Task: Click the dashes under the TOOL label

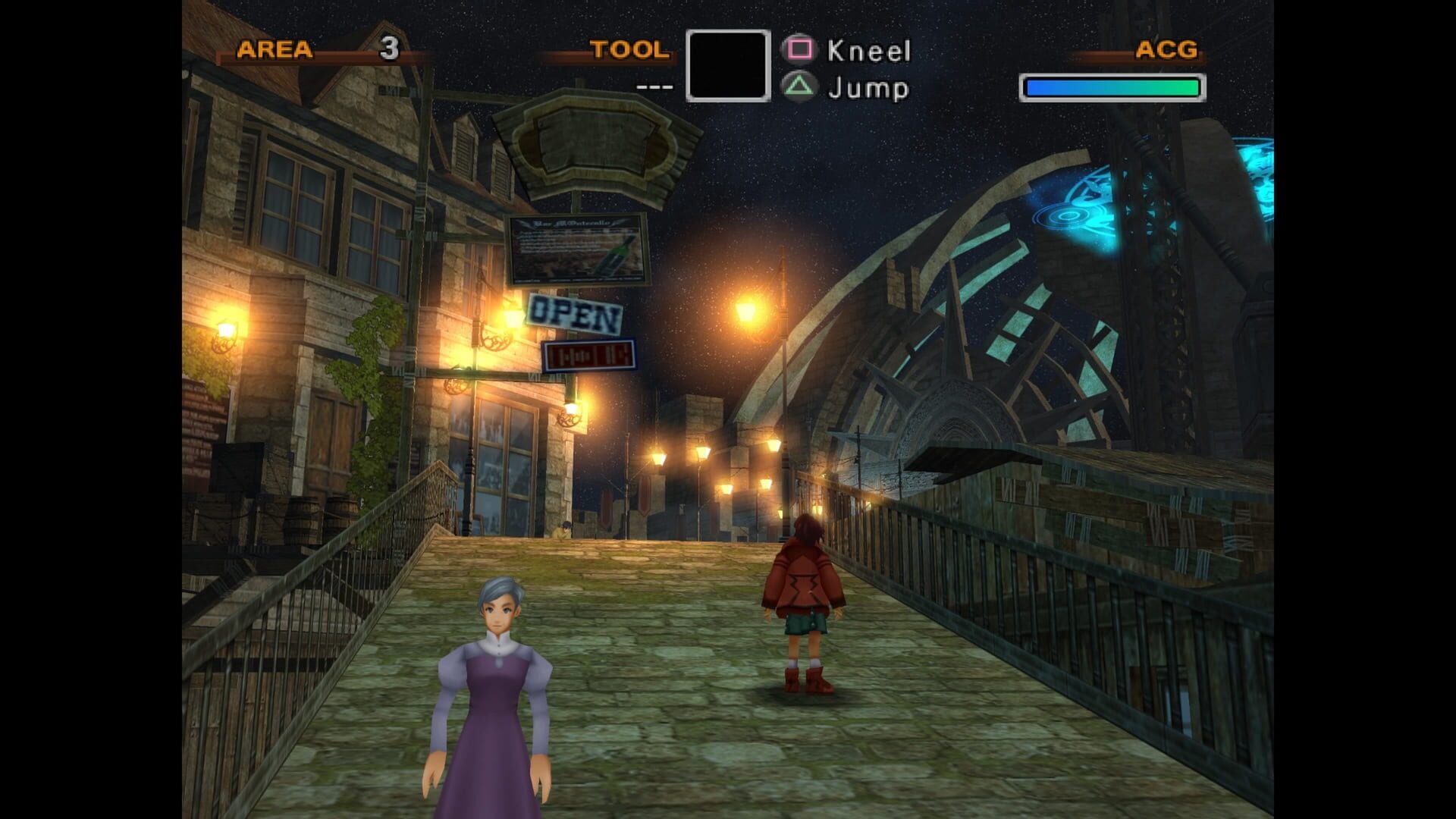Action: click(x=654, y=87)
